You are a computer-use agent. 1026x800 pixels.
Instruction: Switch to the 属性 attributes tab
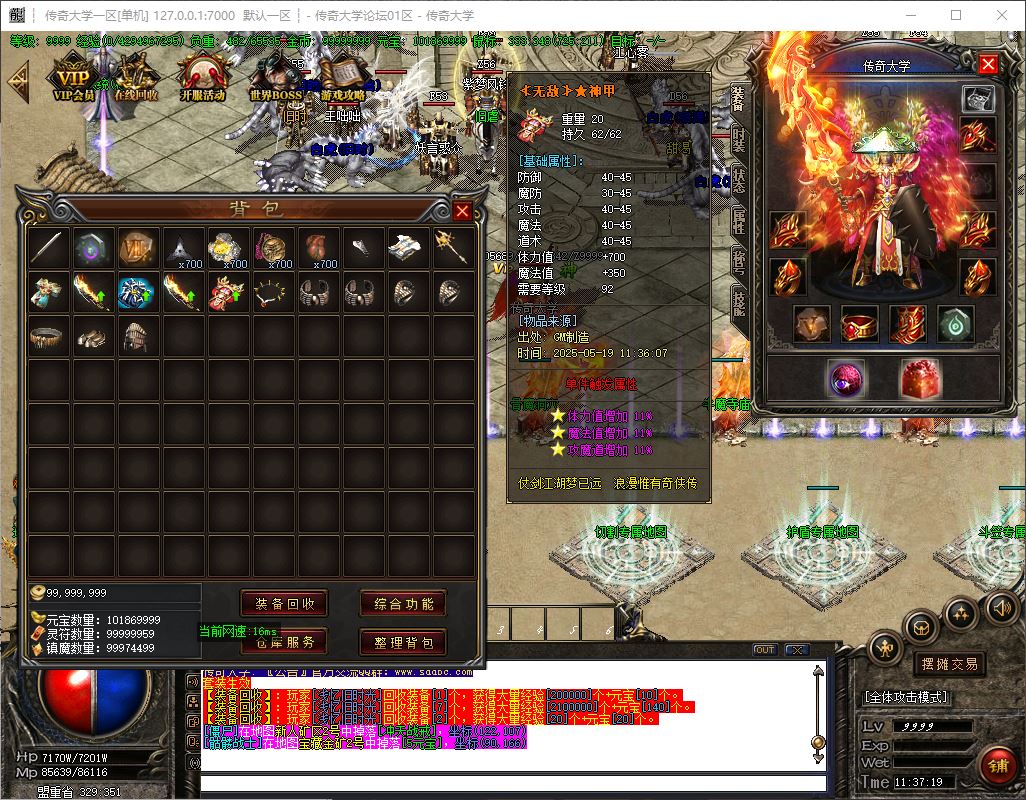point(739,222)
